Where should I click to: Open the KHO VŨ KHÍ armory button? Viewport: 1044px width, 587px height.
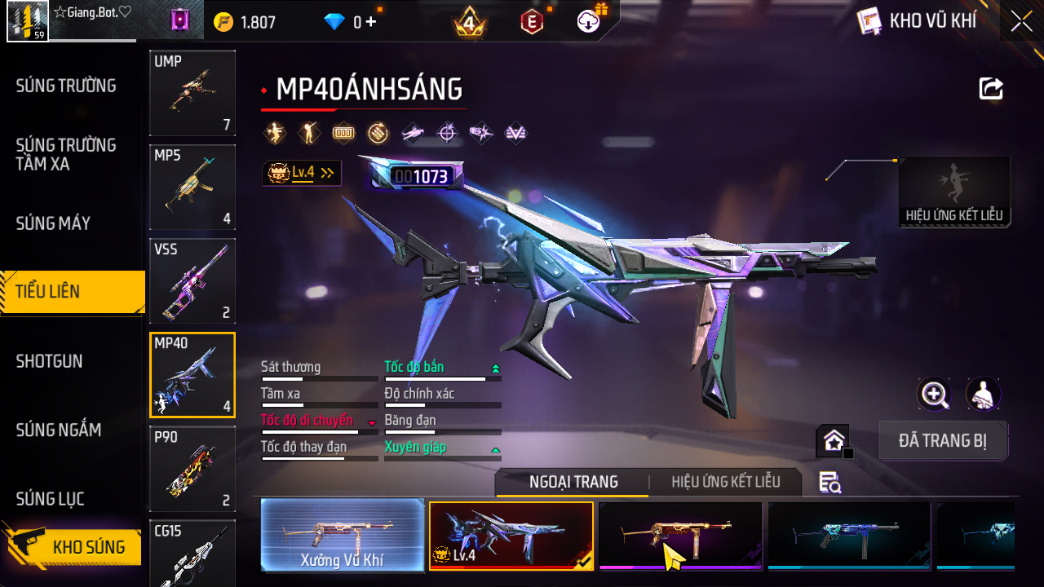[918, 21]
